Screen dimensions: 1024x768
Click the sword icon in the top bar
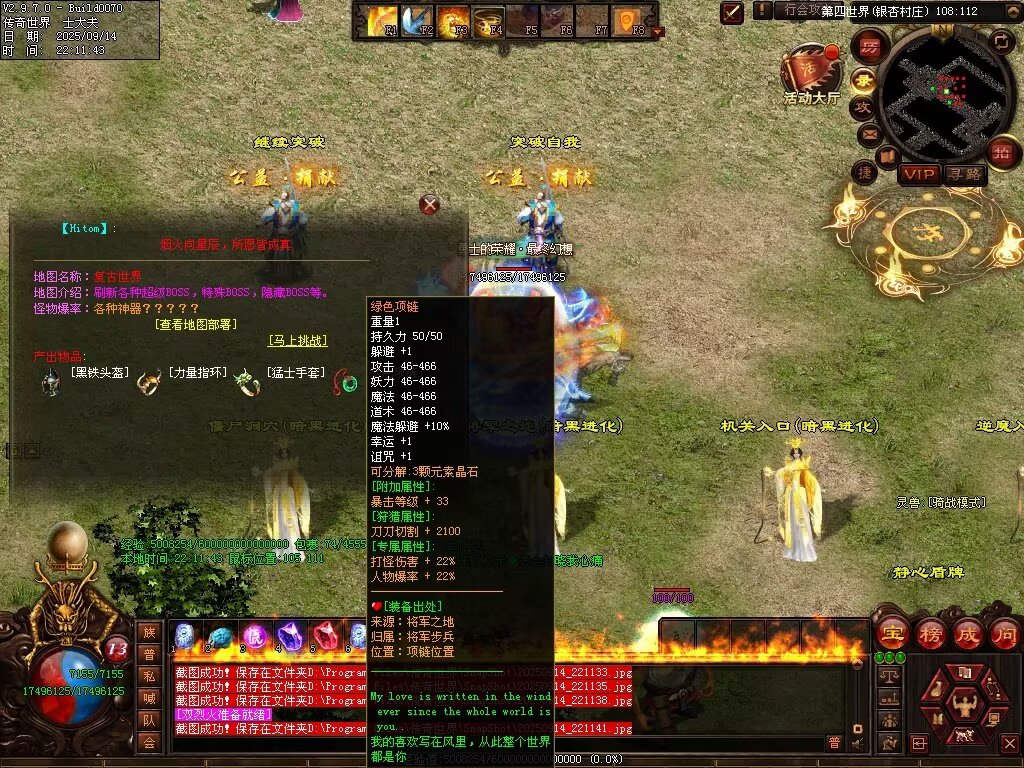733,12
